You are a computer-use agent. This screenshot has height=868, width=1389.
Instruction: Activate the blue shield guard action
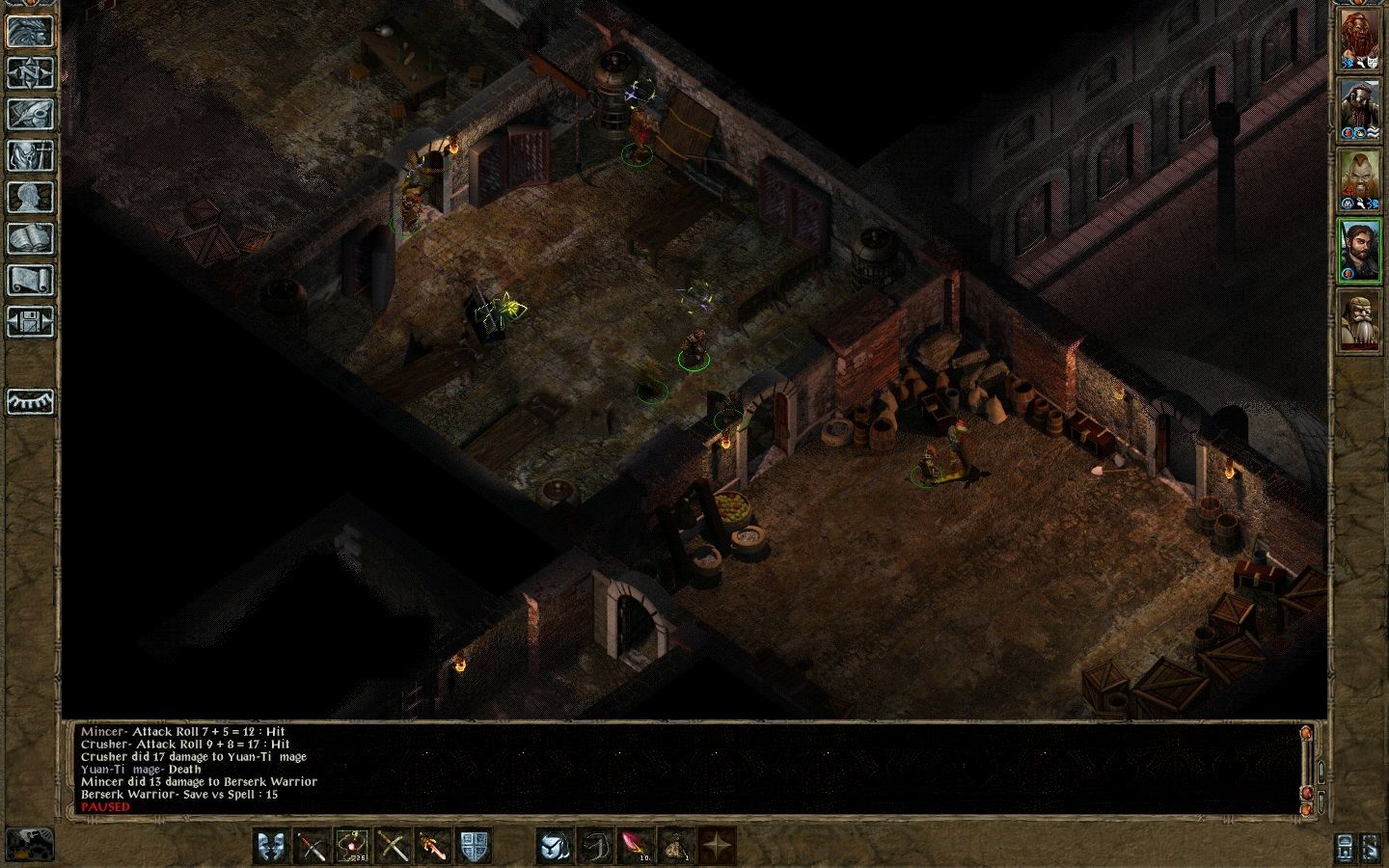(x=474, y=846)
